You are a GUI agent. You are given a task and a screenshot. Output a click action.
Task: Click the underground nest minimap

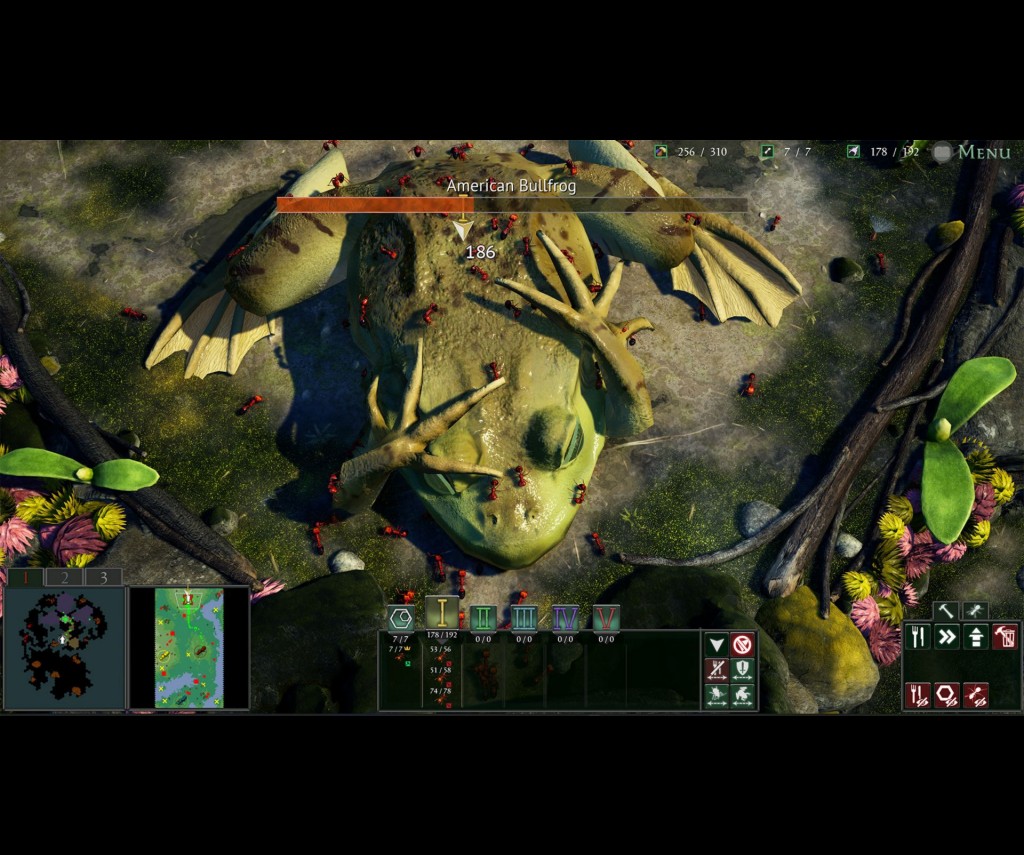65,647
